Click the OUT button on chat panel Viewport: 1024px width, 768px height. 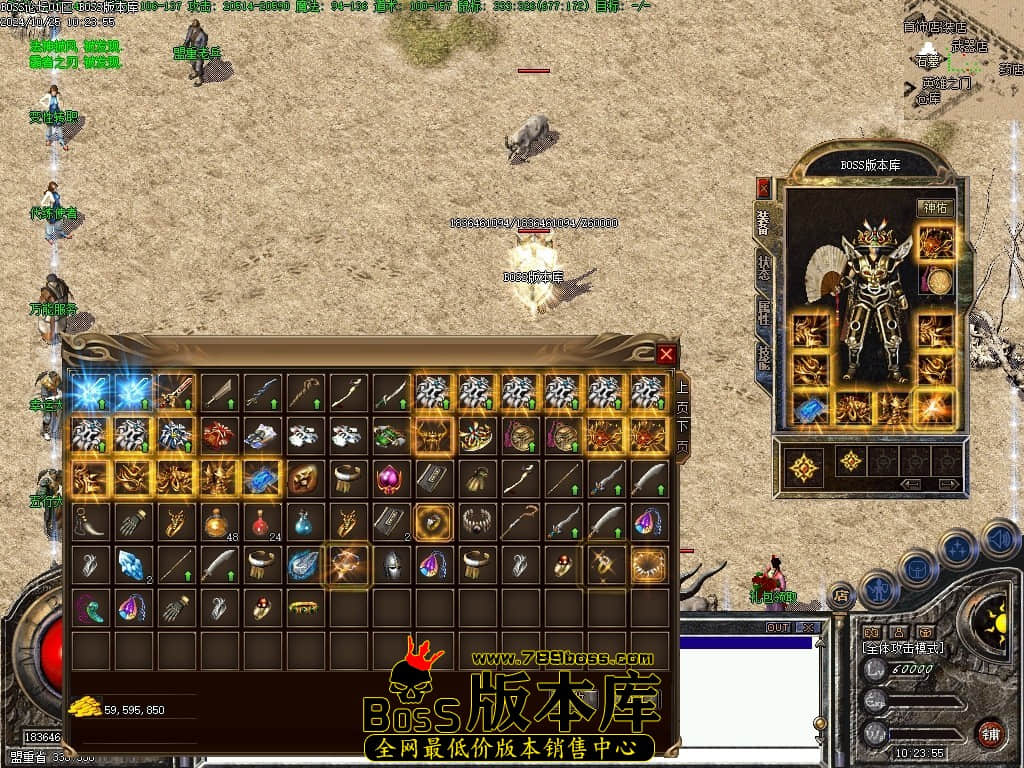click(777, 628)
